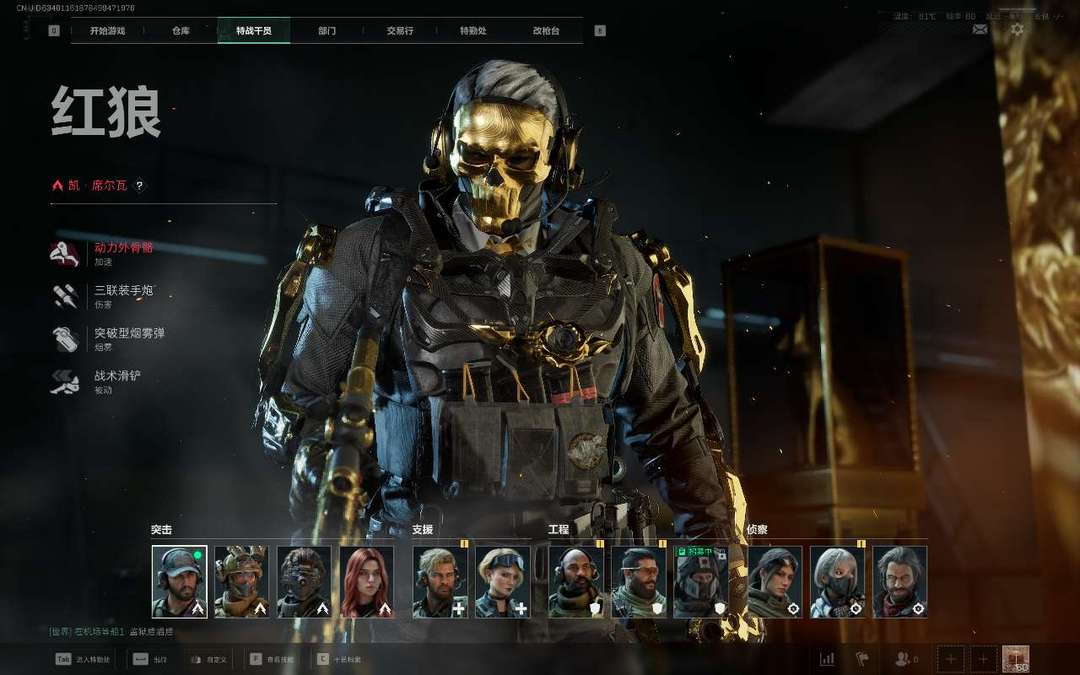Image resolution: width=1080 pixels, height=675 pixels.
Task: Choose the blonde woman with goggles portrait
Action: point(502,582)
